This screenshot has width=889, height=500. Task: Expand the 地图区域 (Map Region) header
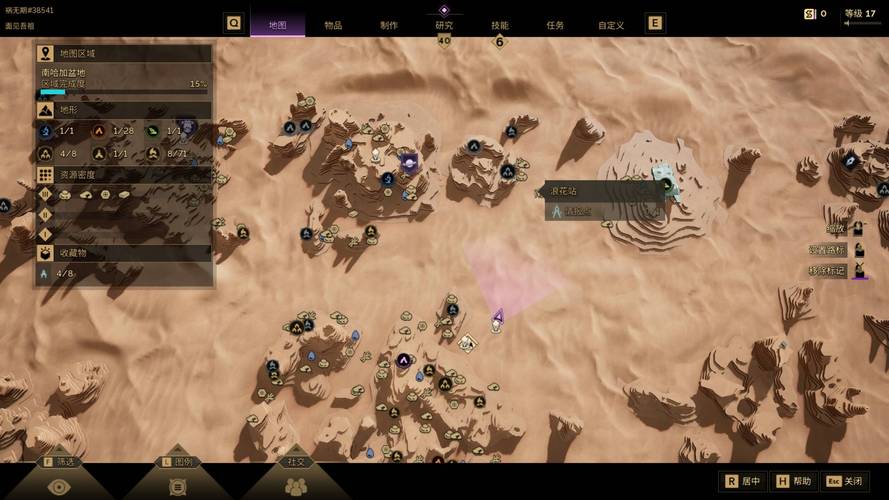[124, 53]
